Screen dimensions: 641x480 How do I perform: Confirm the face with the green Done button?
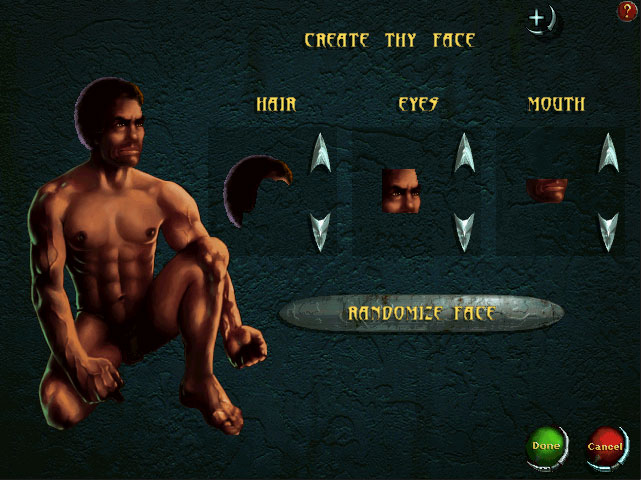click(x=546, y=445)
